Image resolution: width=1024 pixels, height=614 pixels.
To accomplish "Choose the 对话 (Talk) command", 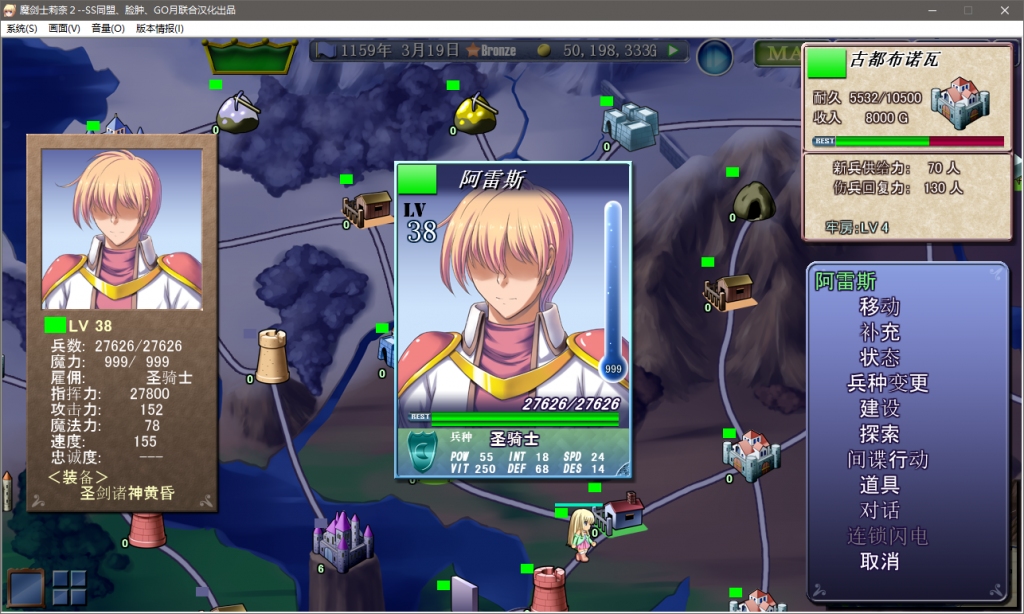I will click(x=879, y=511).
